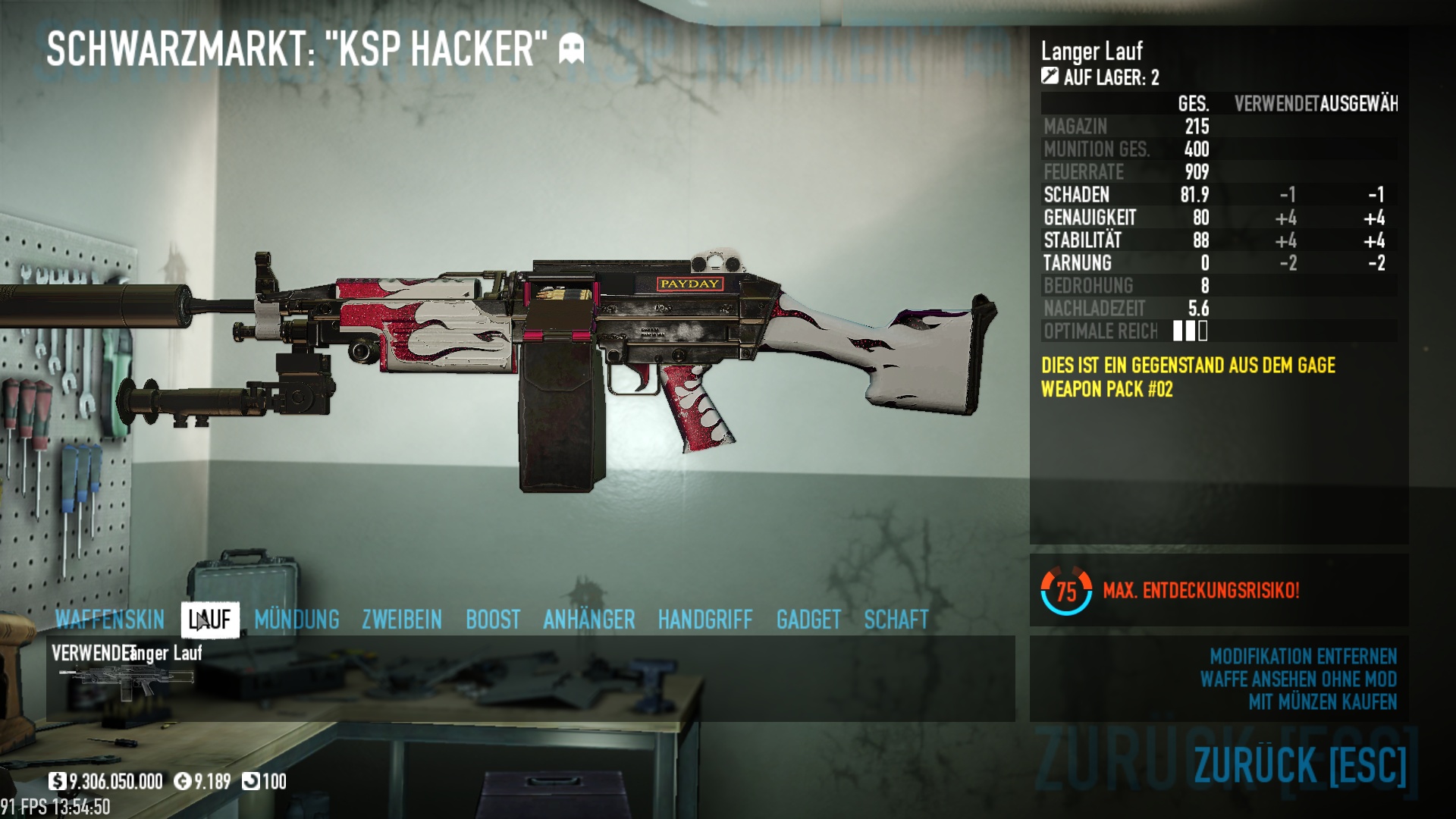Open the Gadget category
Screen dimensions: 1456x819
tap(808, 620)
